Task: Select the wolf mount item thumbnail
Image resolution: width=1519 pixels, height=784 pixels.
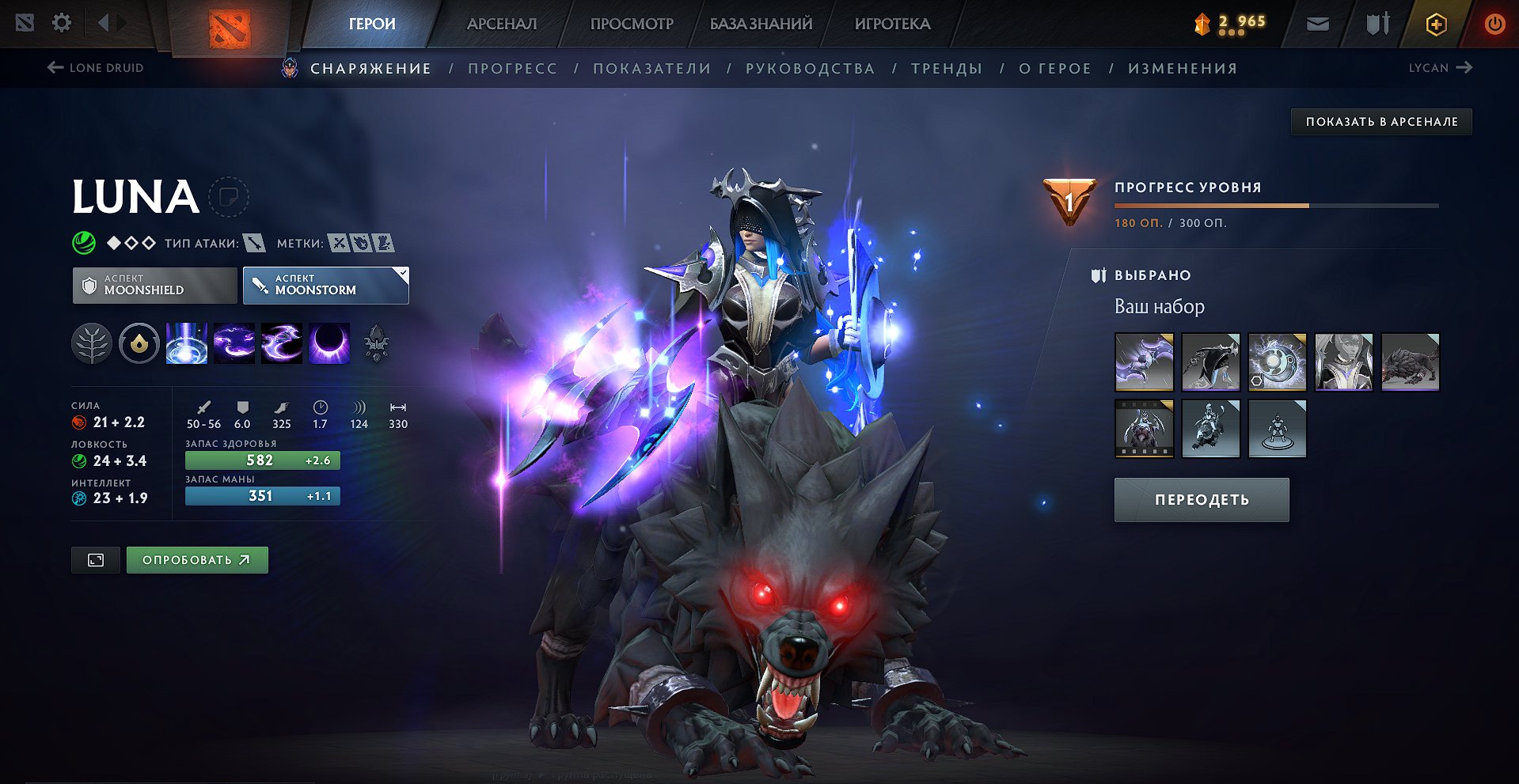Action: point(1410,362)
